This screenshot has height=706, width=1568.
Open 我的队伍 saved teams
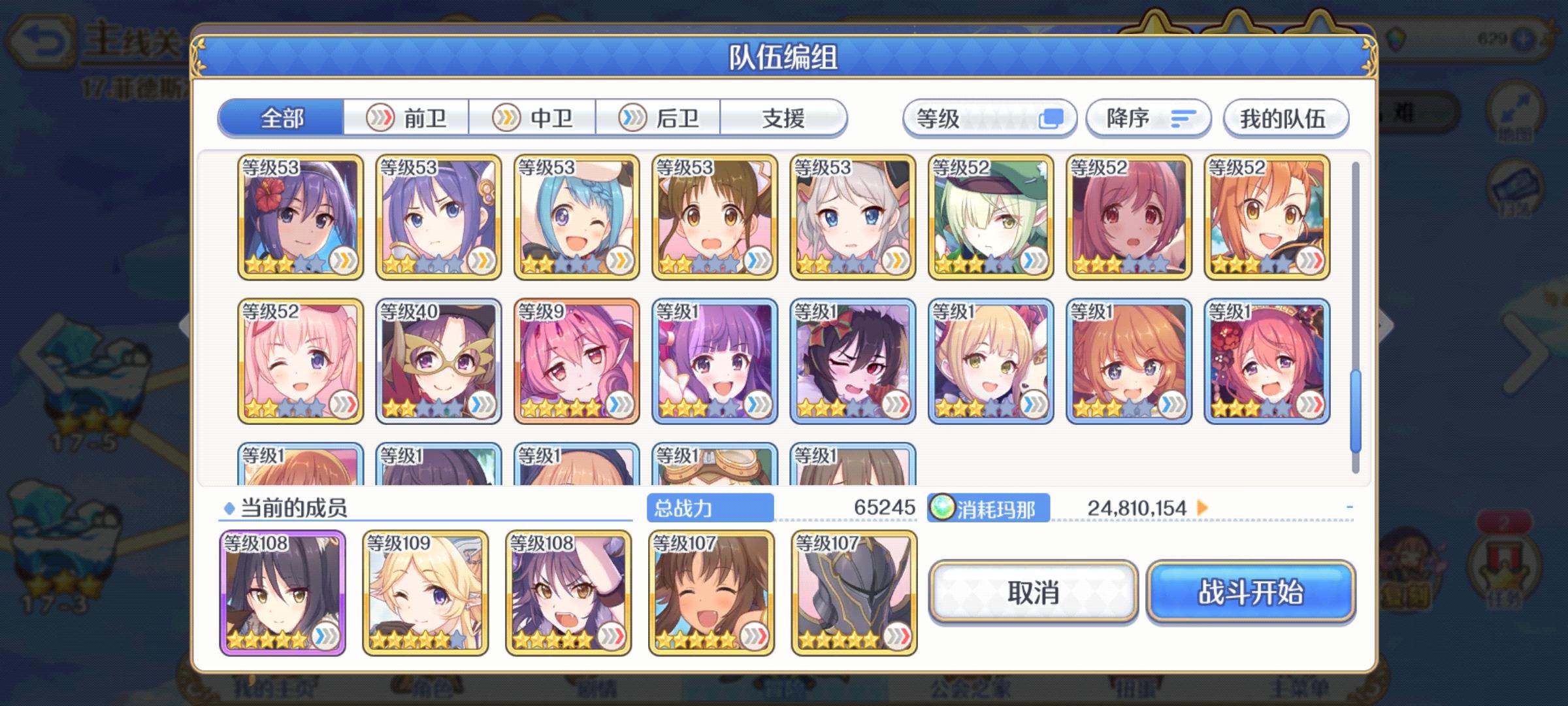pyautogui.click(x=1284, y=118)
